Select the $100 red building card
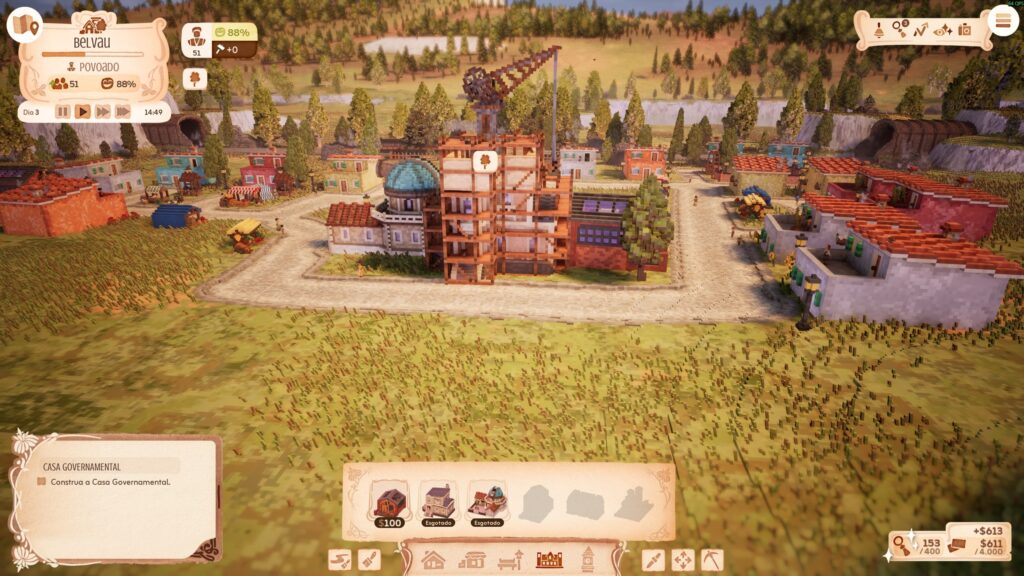 click(x=389, y=503)
